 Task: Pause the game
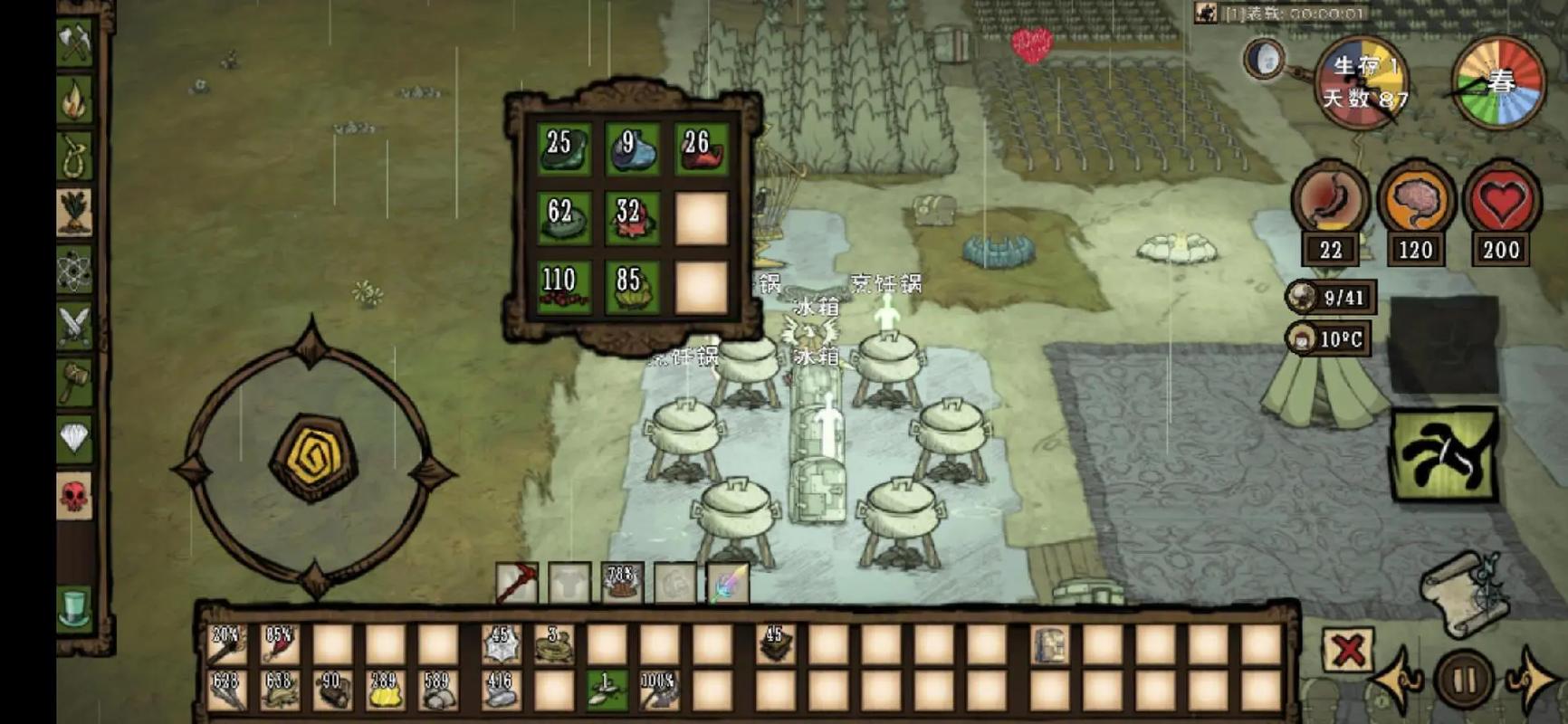pos(1464,679)
